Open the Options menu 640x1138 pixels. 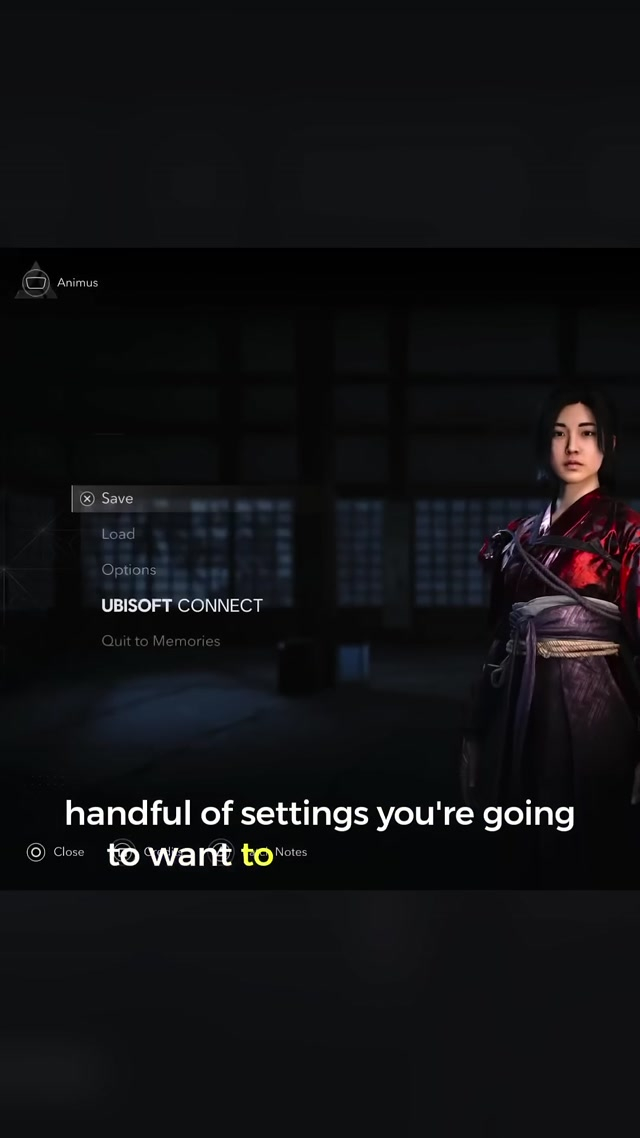click(x=129, y=570)
